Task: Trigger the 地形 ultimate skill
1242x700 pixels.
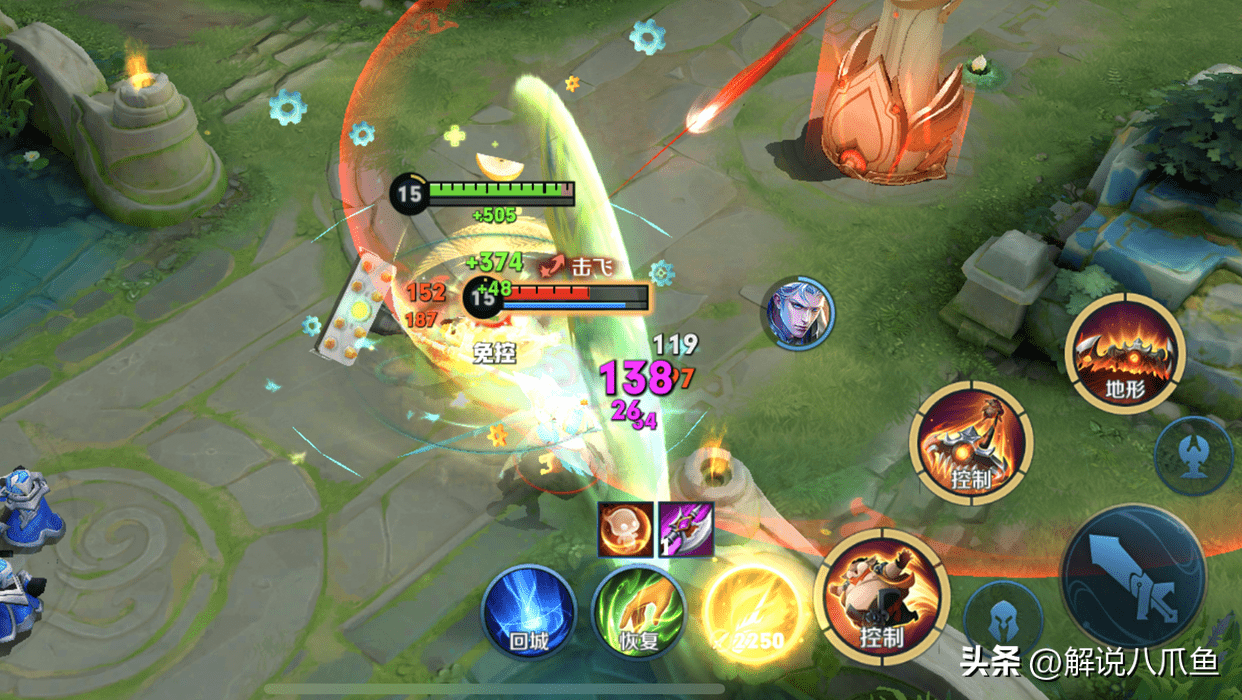Action: tap(1124, 352)
